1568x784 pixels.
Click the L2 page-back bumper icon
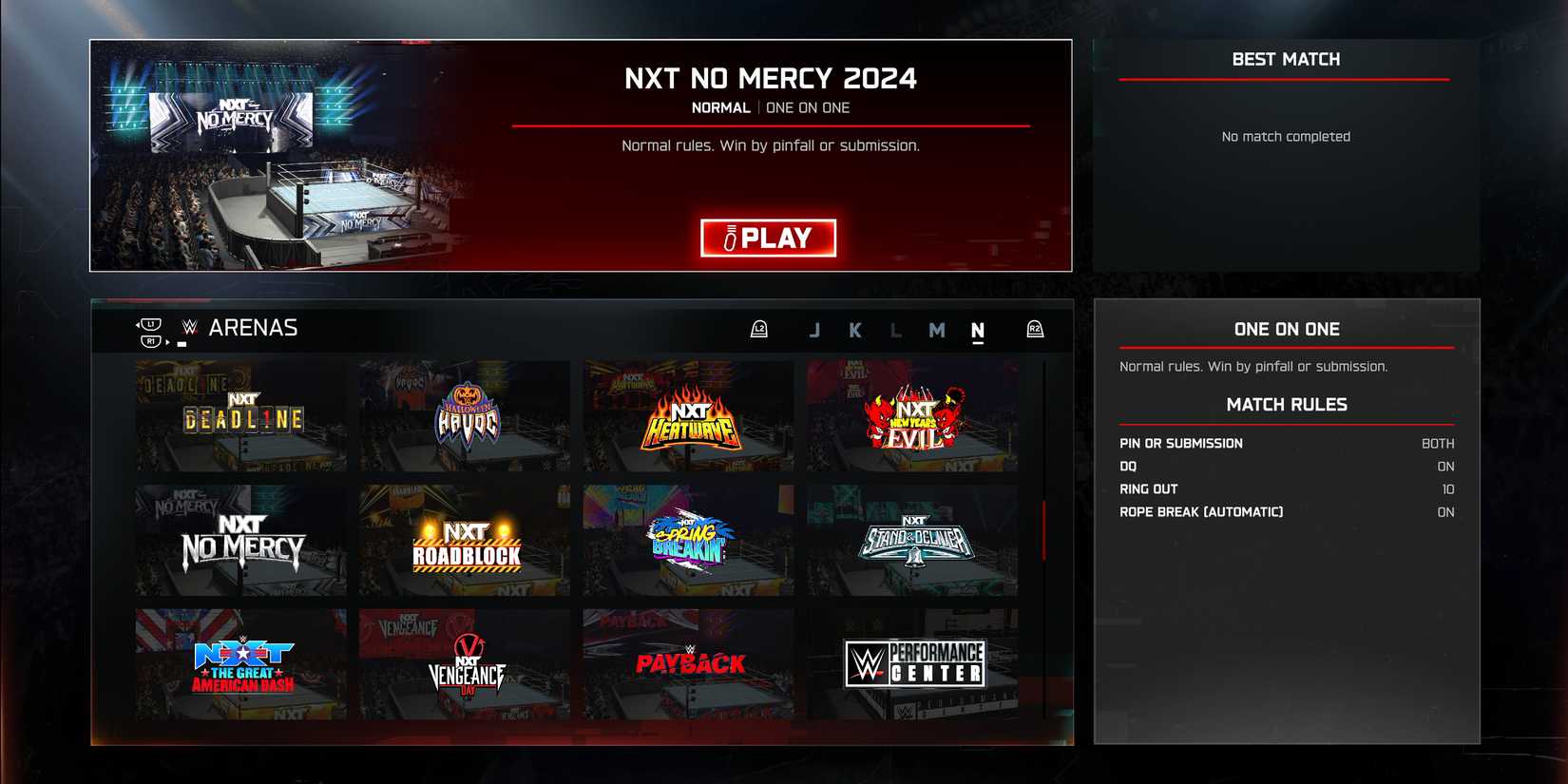coord(759,330)
